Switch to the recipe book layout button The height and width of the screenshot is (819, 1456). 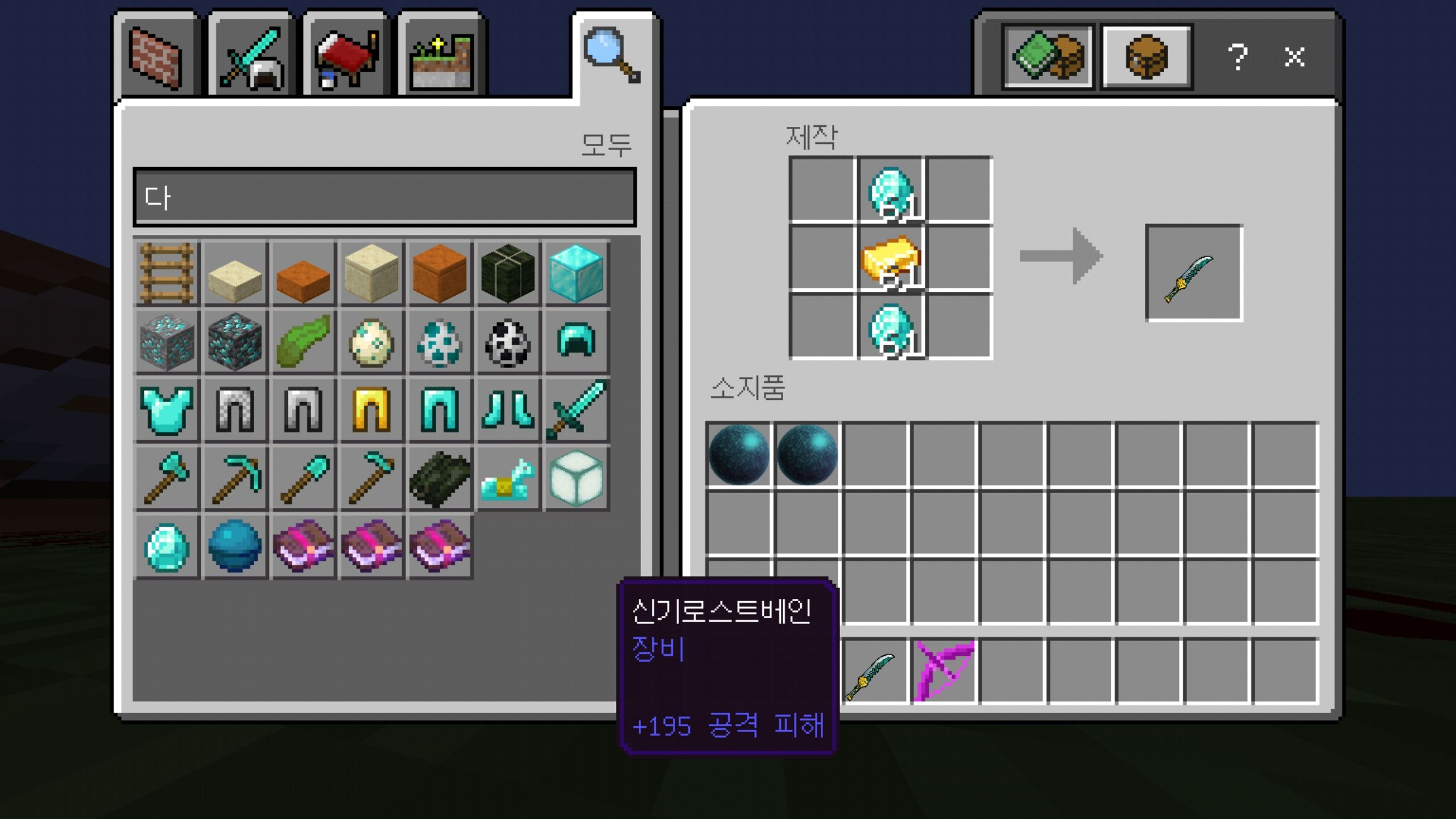tap(1048, 57)
